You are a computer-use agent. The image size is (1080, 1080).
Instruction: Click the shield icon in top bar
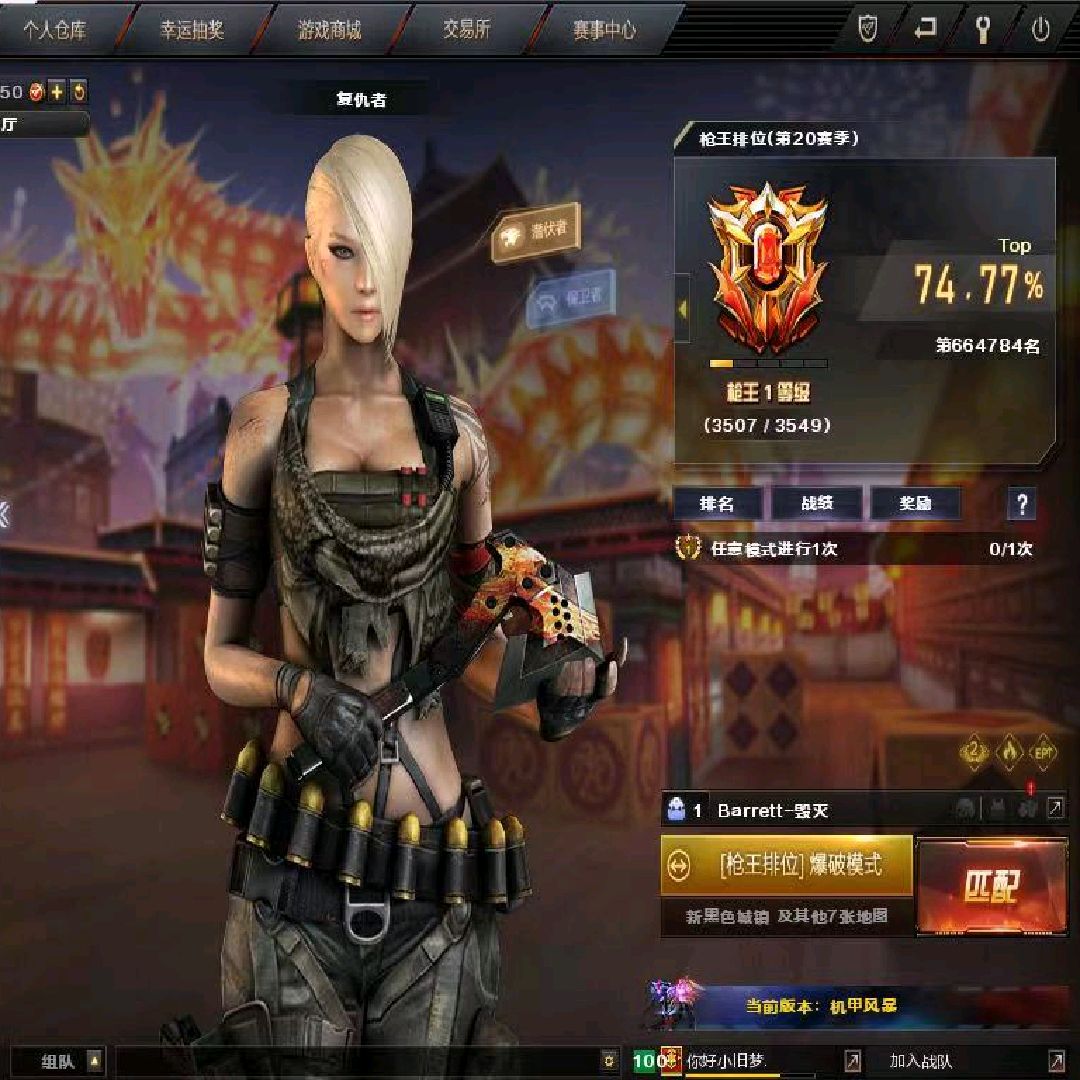pos(868,29)
